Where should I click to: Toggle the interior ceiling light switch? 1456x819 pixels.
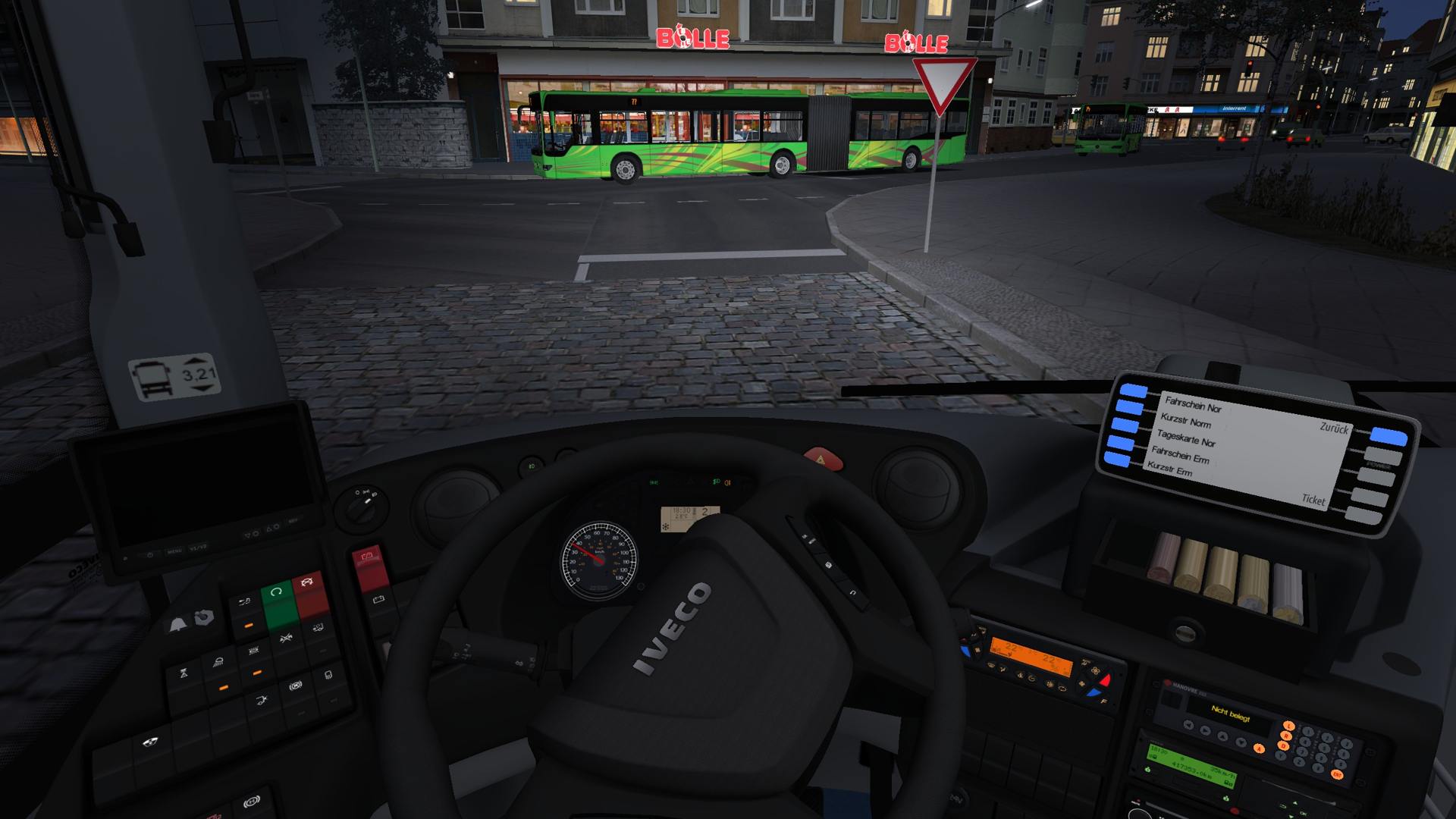tap(218, 664)
